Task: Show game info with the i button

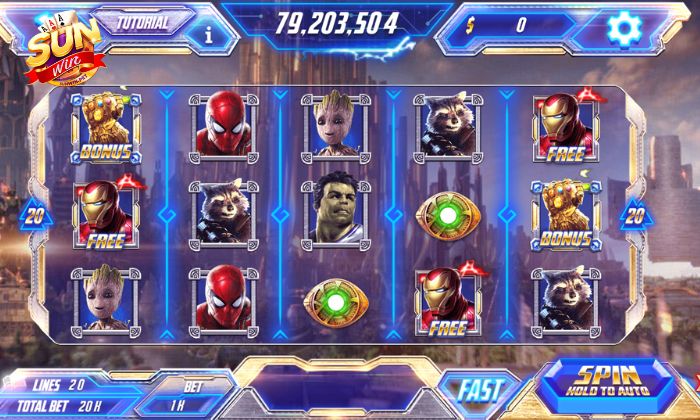Action: coord(208,31)
